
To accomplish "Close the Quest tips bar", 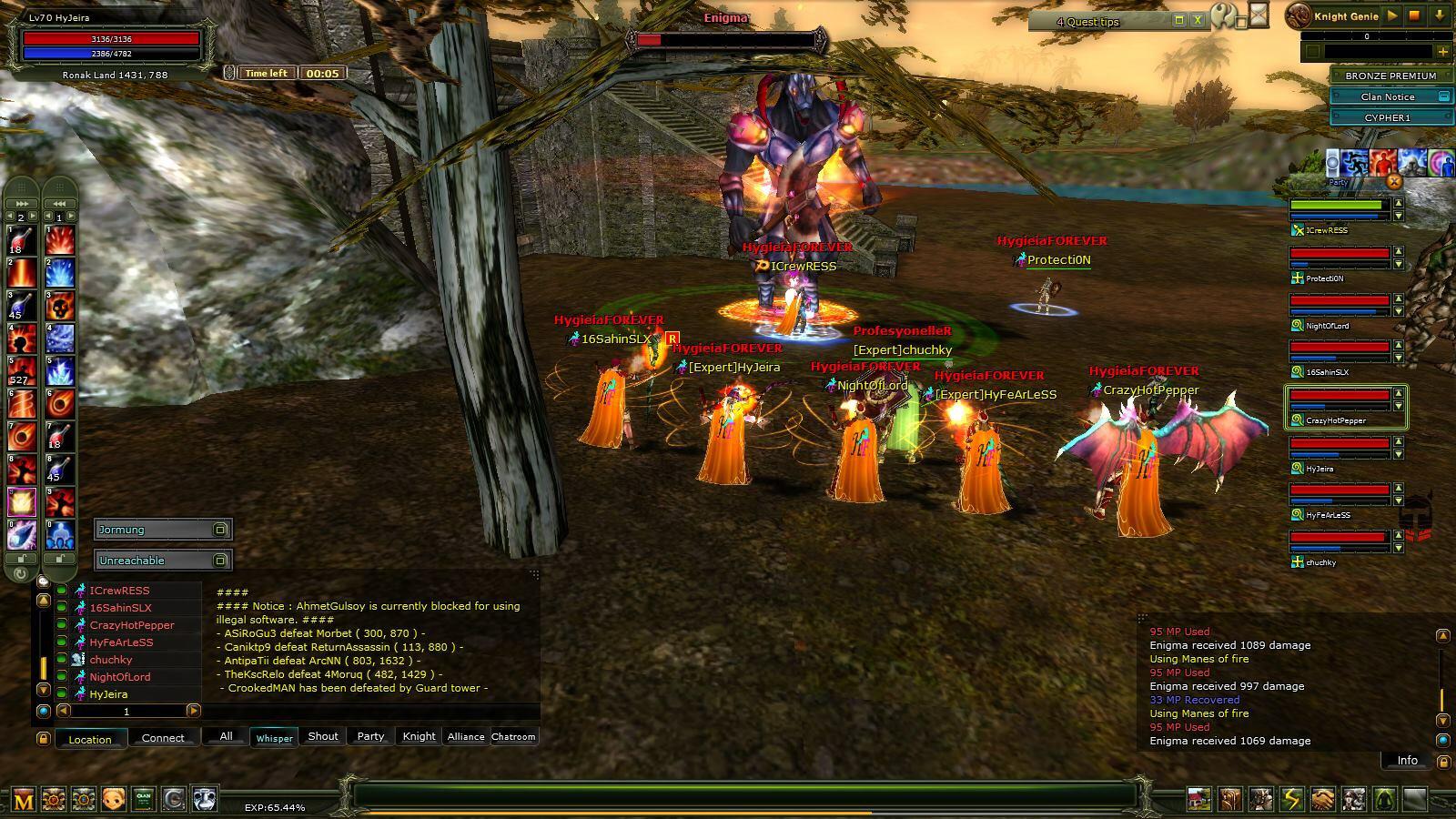I will click(1198, 20).
